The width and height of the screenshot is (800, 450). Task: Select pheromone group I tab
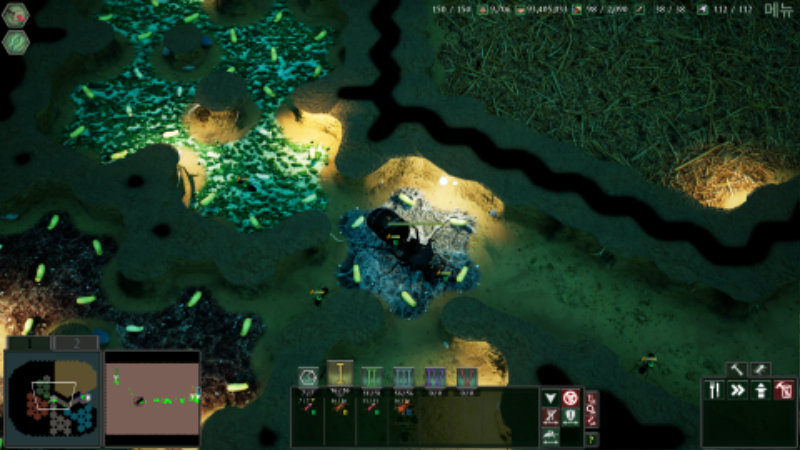click(x=340, y=375)
